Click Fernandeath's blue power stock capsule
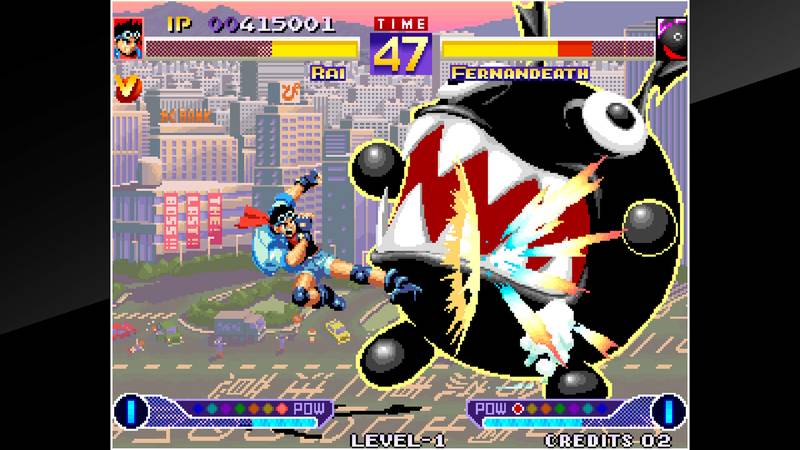Viewport: 800px width, 450px height. tap(669, 410)
